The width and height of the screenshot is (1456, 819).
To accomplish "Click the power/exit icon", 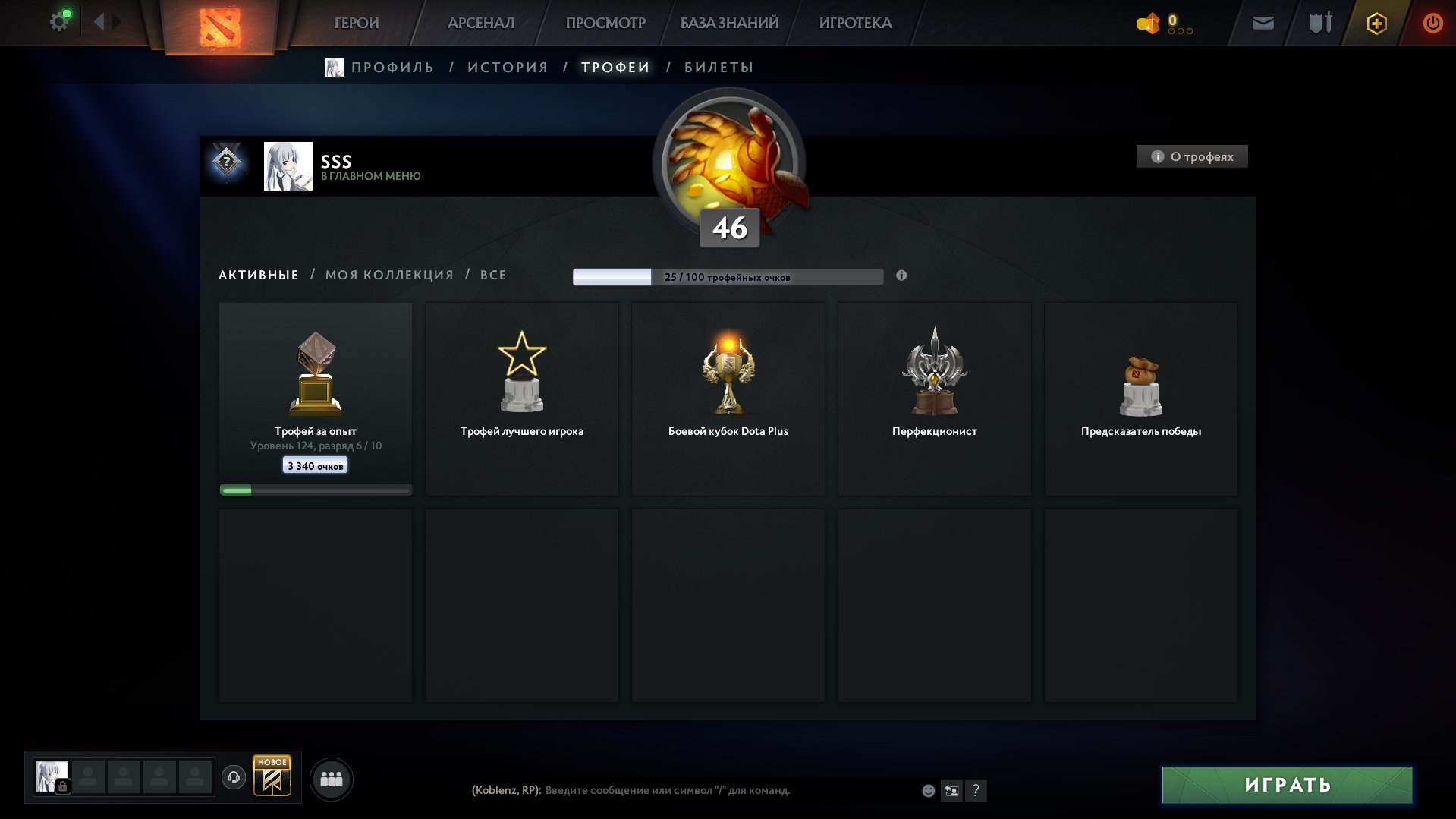I will point(1432,23).
